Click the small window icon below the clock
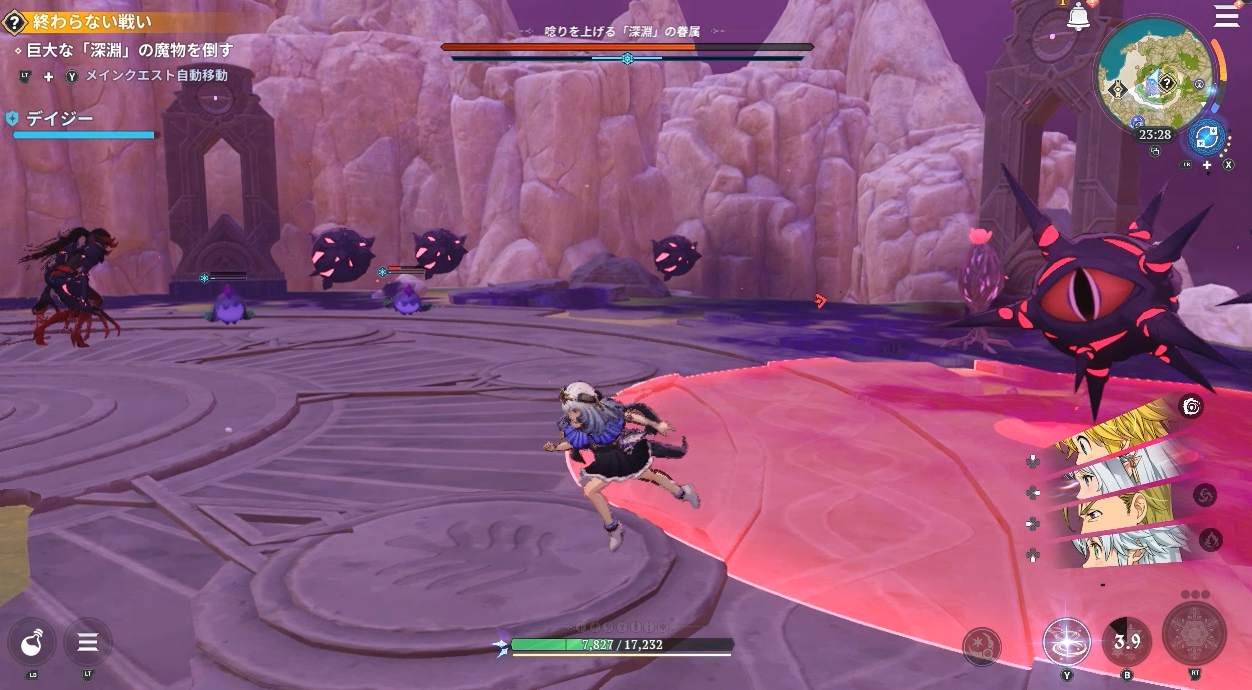 pyautogui.click(x=1156, y=152)
